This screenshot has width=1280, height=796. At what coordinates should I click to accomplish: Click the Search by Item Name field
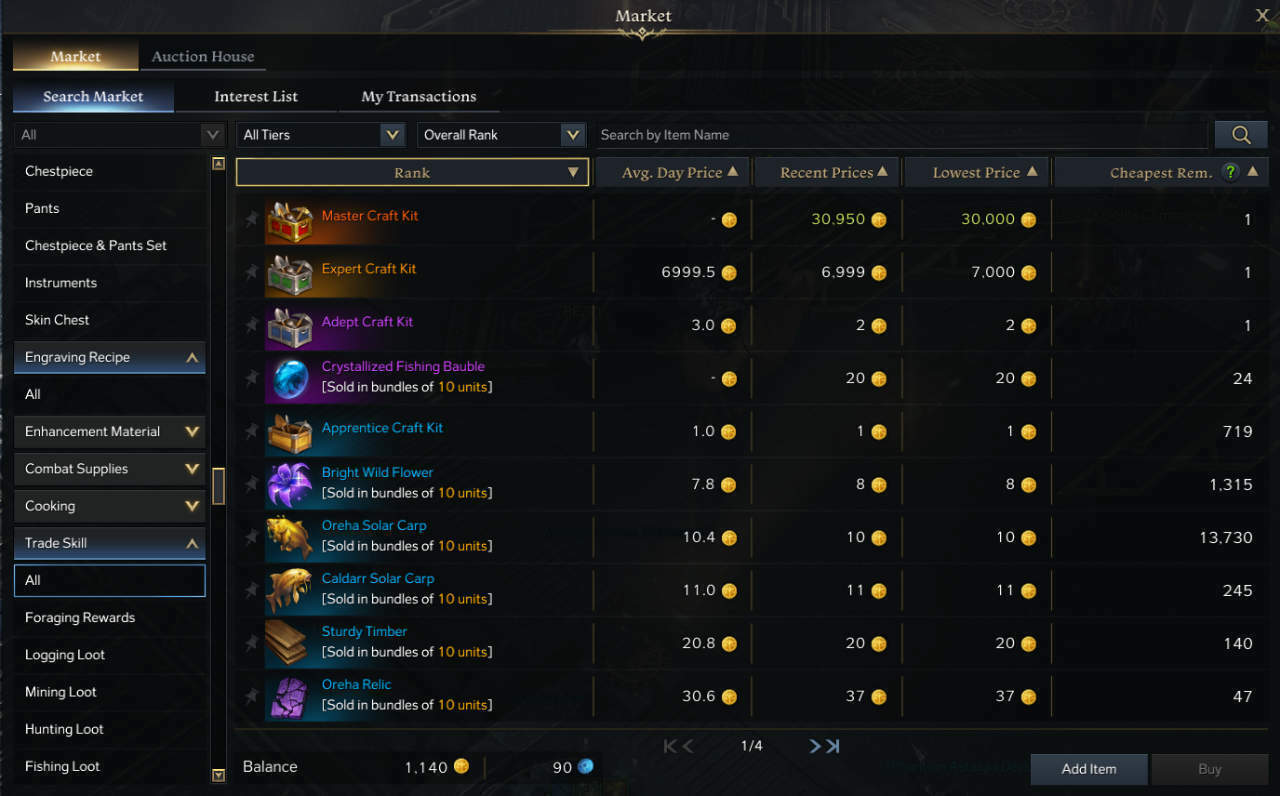900,134
